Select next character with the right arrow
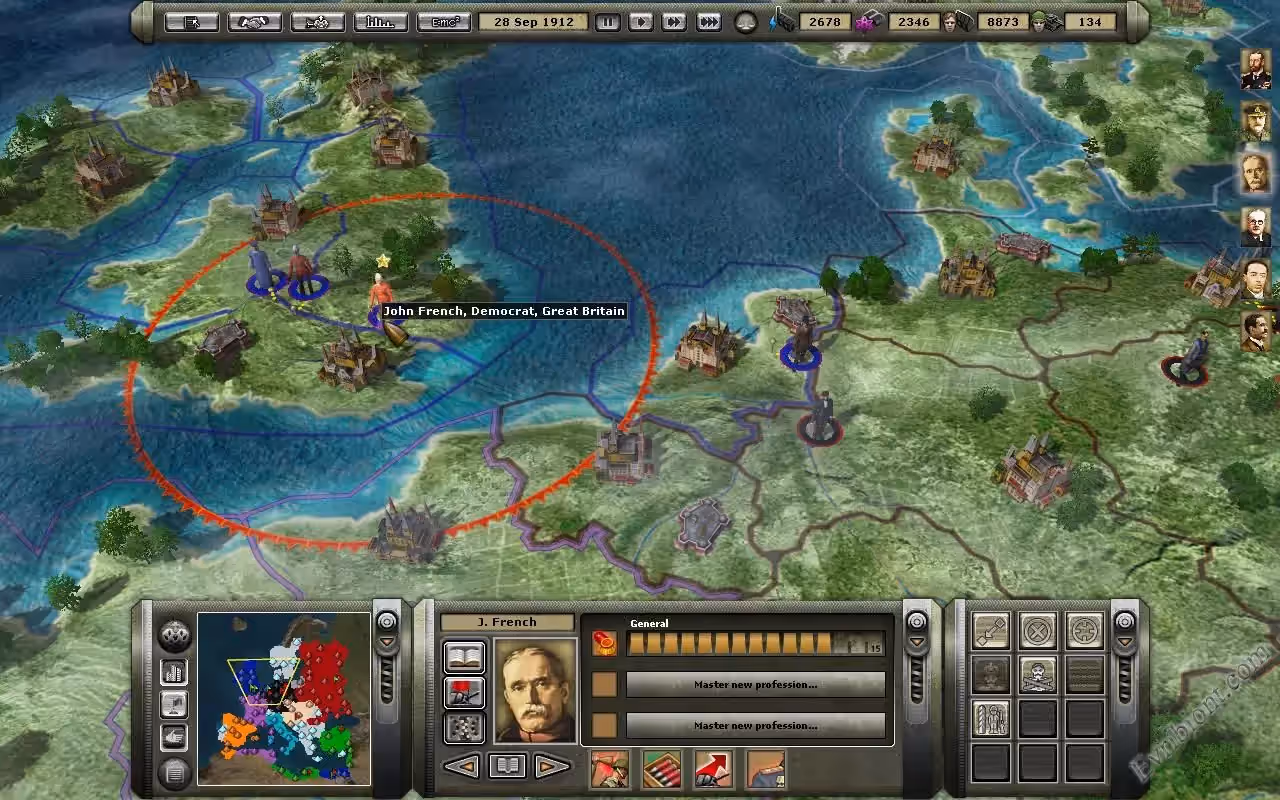 click(552, 767)
